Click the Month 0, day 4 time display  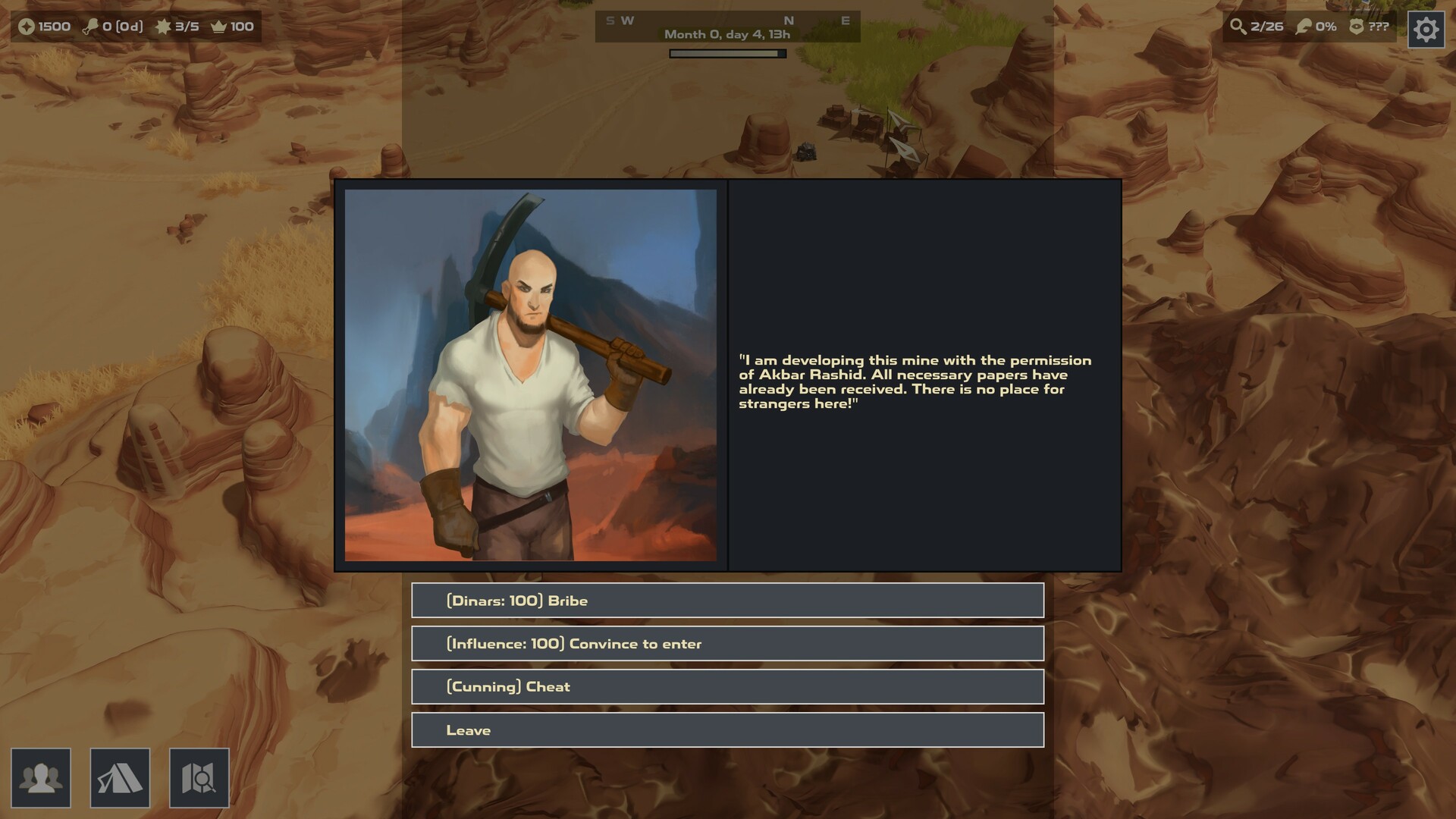[726, 35]
